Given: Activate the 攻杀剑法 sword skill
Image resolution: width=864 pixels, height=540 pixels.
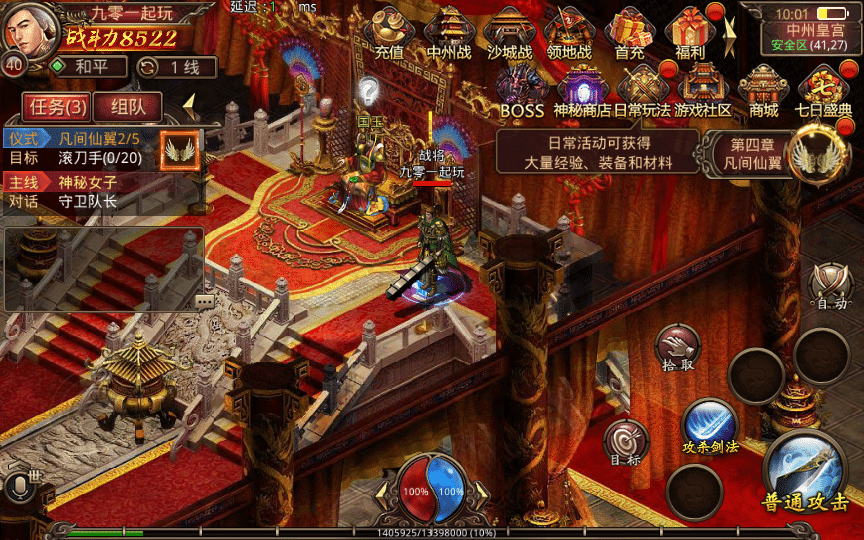Looking at the screenshot, I should pos(710,425).
